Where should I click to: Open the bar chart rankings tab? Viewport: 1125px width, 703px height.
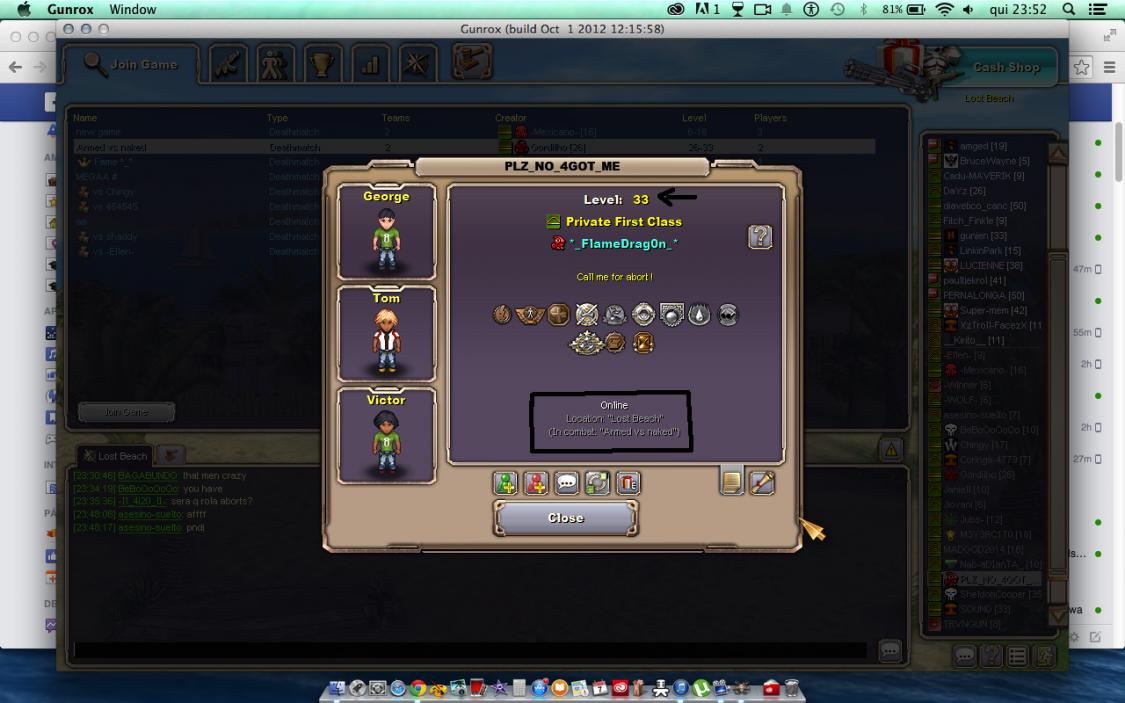(x=369, y=65)
